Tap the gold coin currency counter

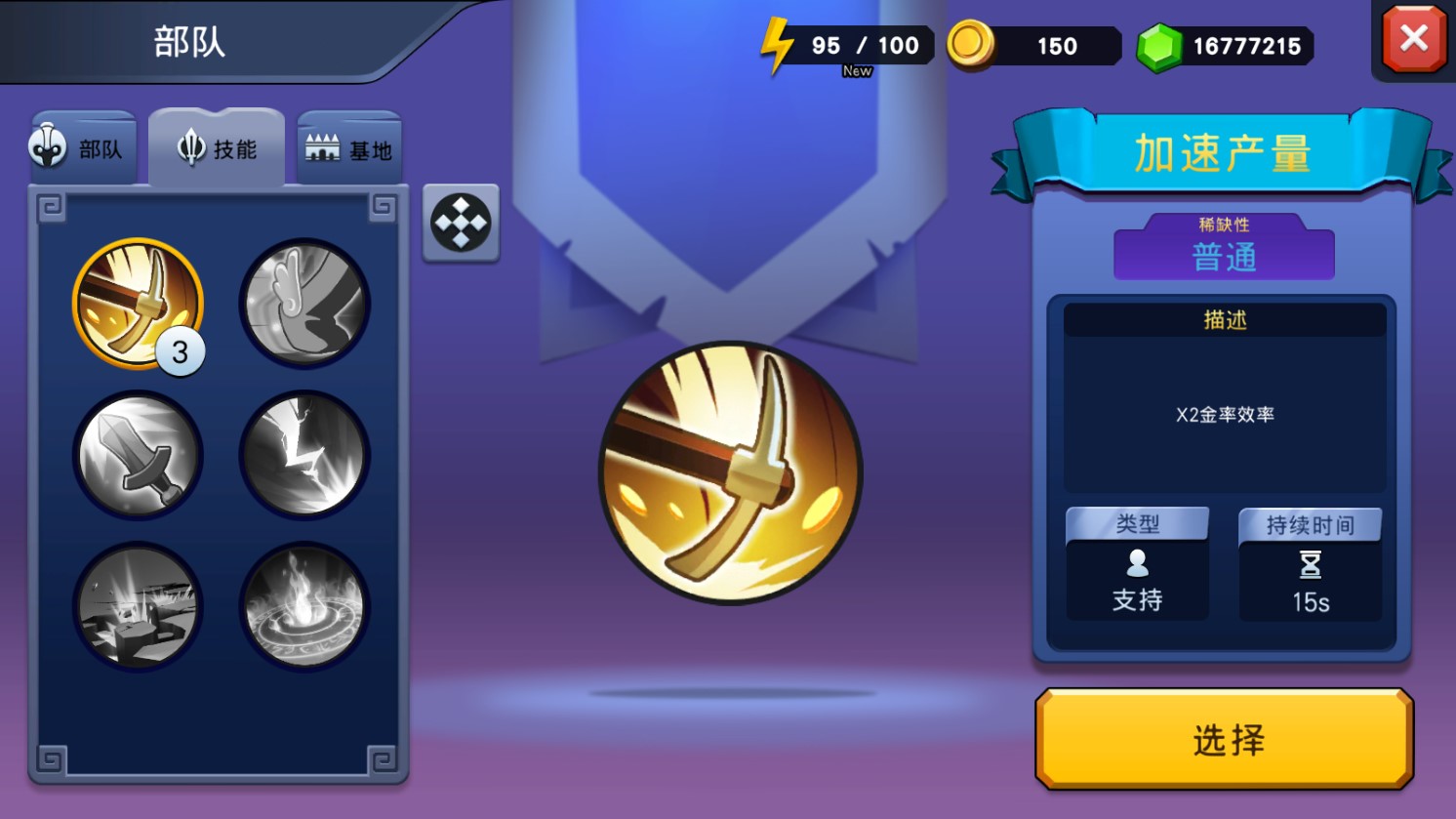tap(1034, 46)
